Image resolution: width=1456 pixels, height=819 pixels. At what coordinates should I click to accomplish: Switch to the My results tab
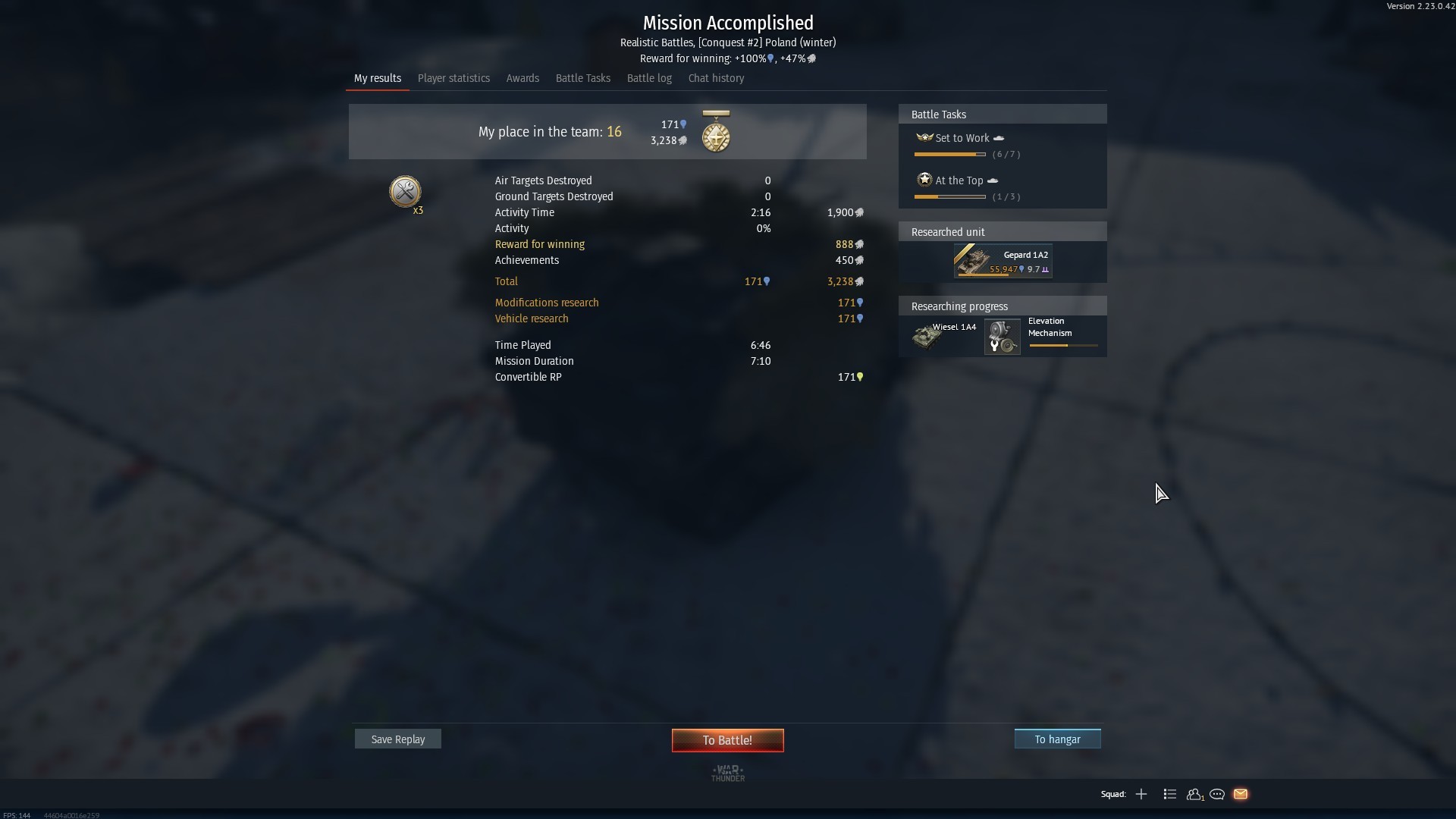point(377,78)
